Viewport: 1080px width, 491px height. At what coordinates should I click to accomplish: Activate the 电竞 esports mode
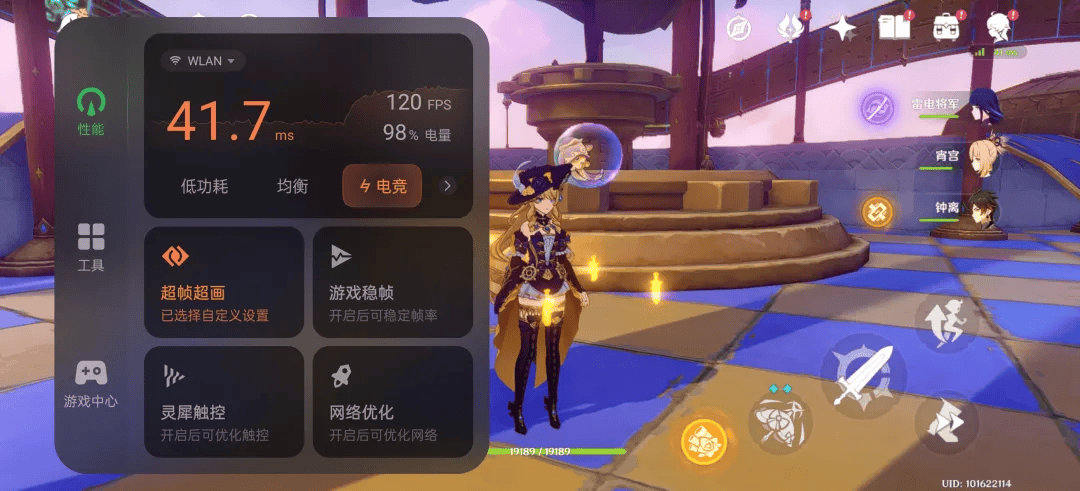click(382, 186)
